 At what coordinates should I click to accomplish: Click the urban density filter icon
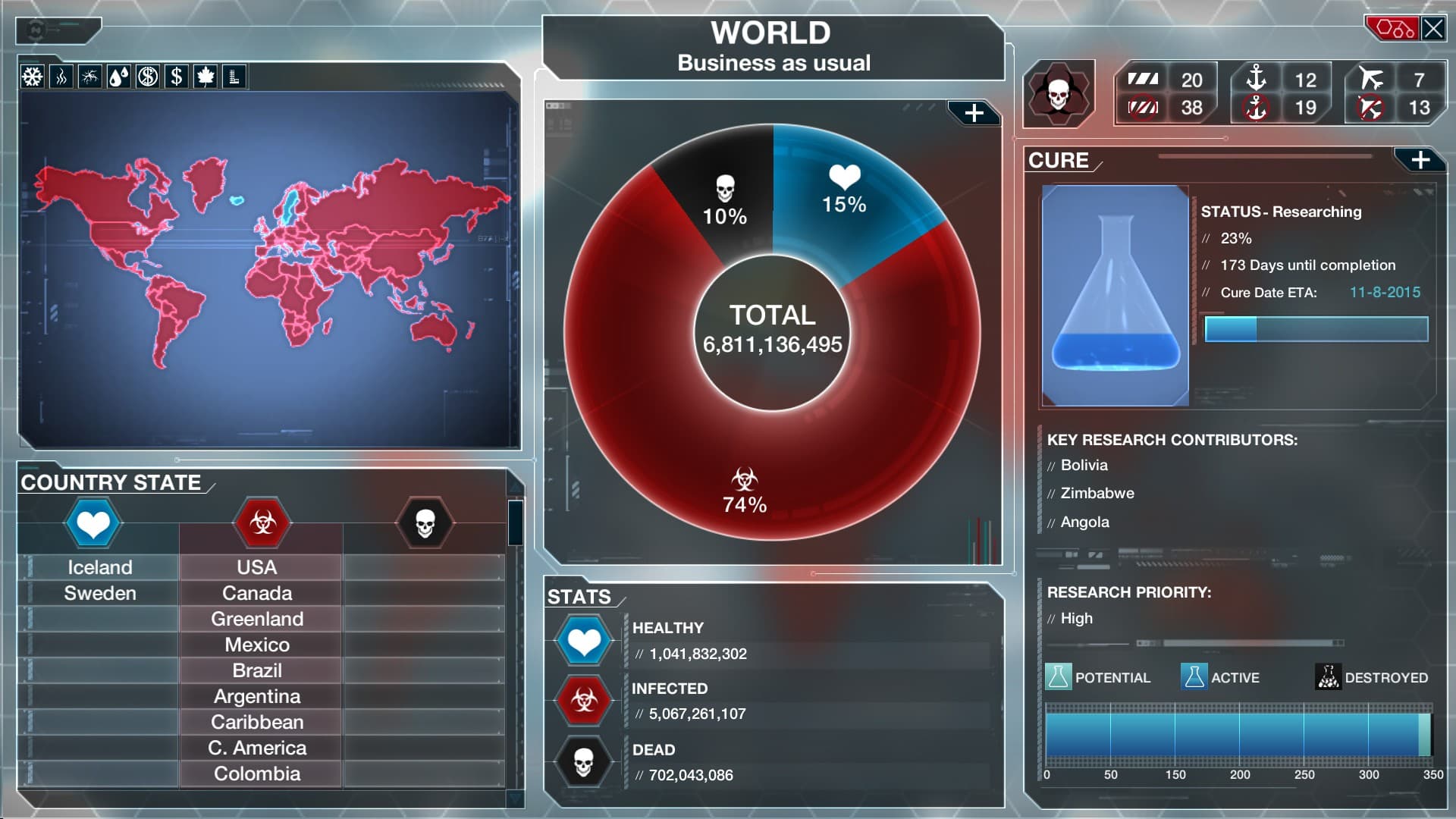click(234, 77)
